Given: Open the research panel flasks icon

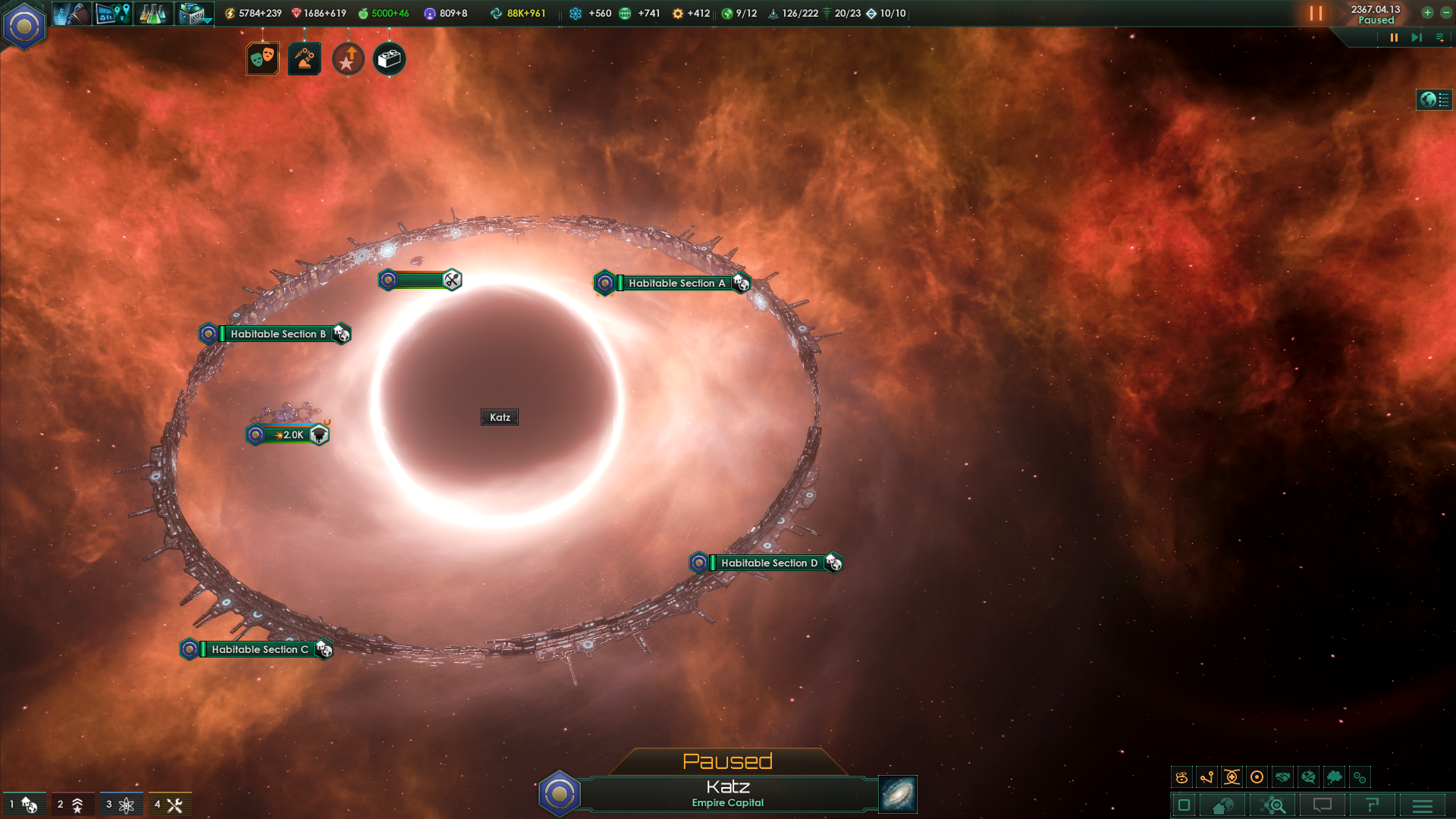Looking at the screenshot, I should tap(152, 13).
